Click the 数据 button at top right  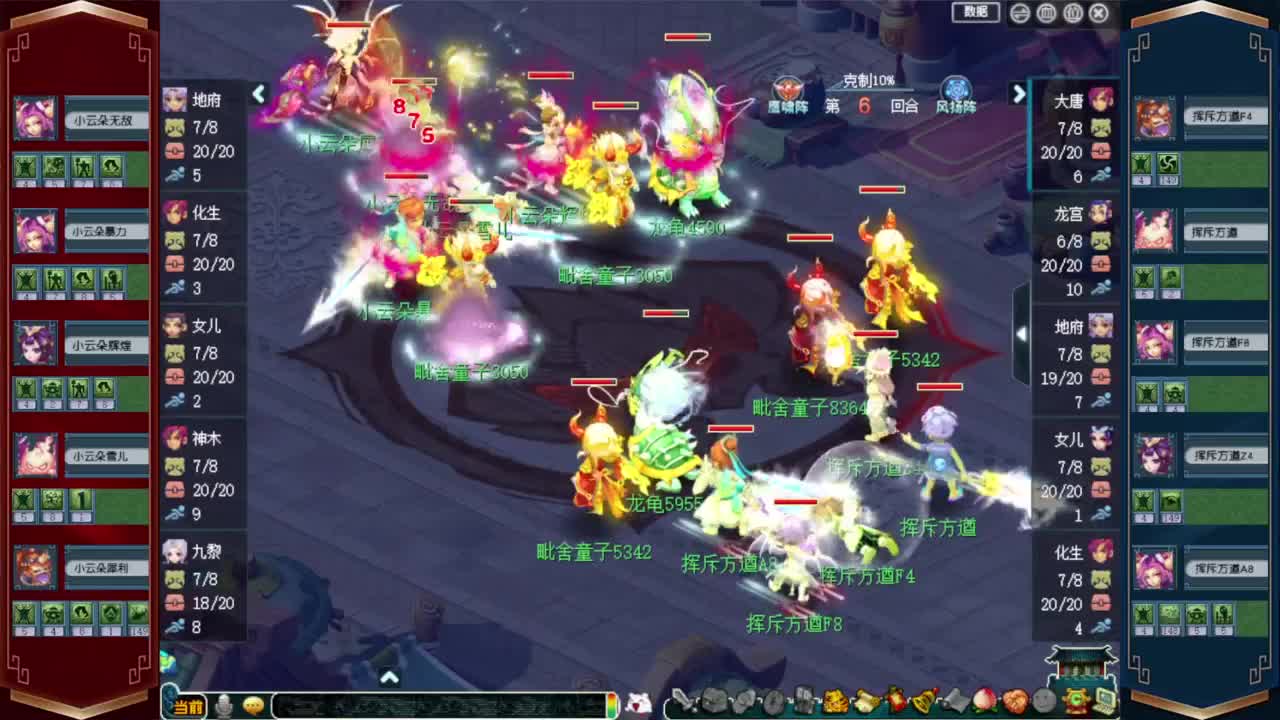(x=974, y=12)
